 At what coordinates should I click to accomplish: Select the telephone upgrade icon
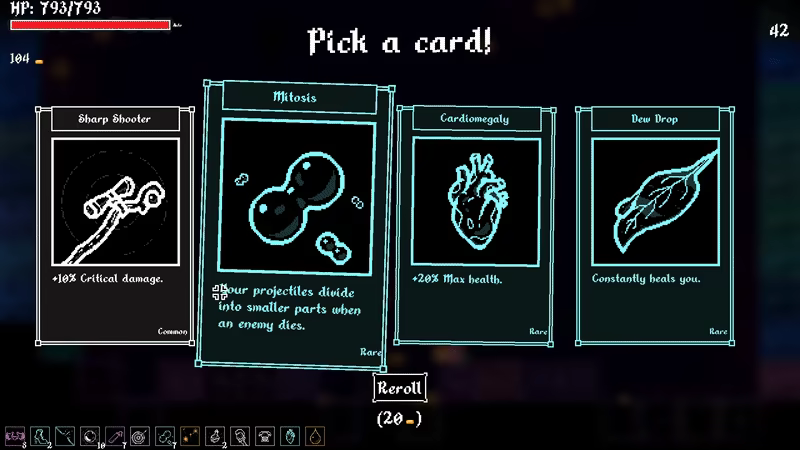click(265, 435)
